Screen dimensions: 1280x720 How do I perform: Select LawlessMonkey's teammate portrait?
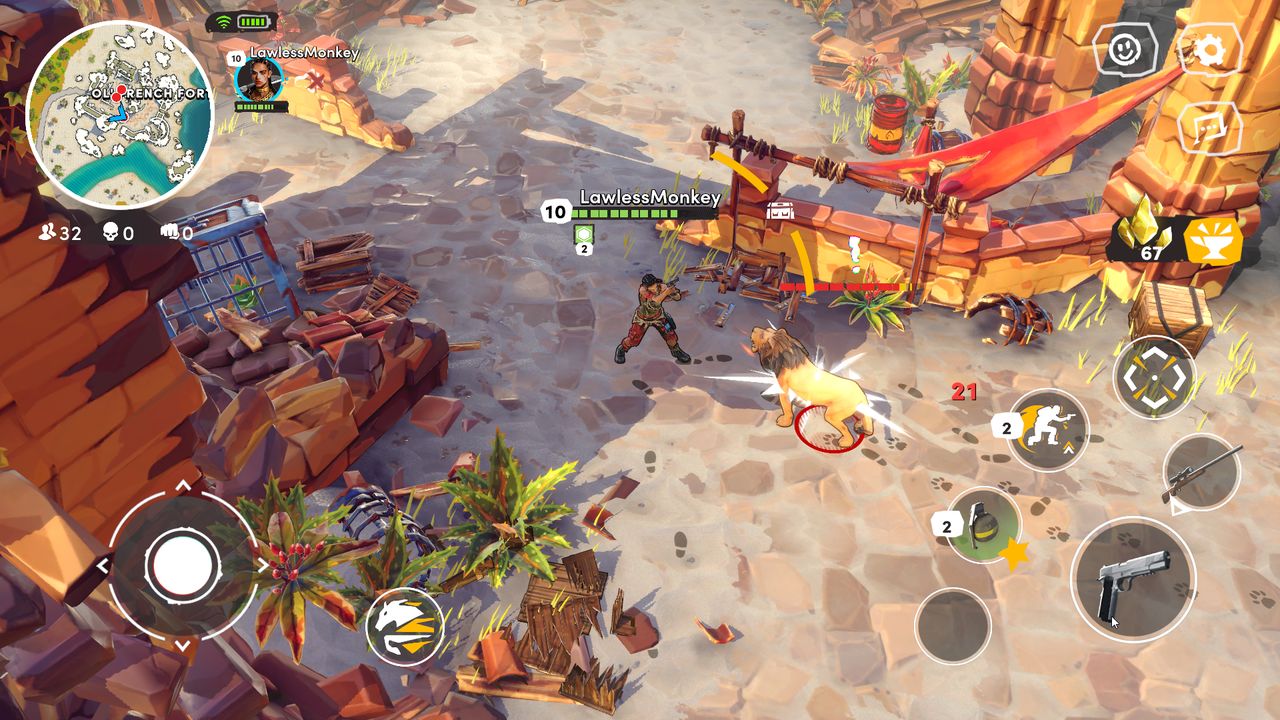point(258,78)
